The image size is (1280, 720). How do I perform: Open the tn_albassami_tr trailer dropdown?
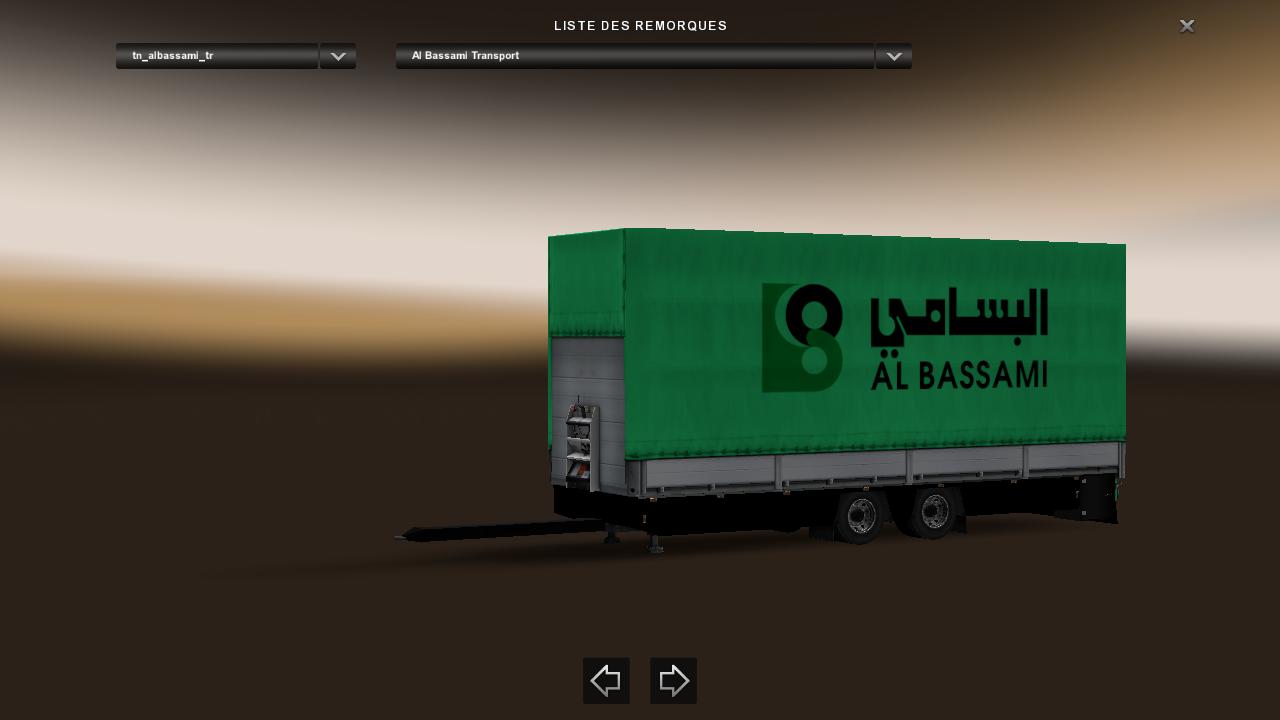(337, 56)
